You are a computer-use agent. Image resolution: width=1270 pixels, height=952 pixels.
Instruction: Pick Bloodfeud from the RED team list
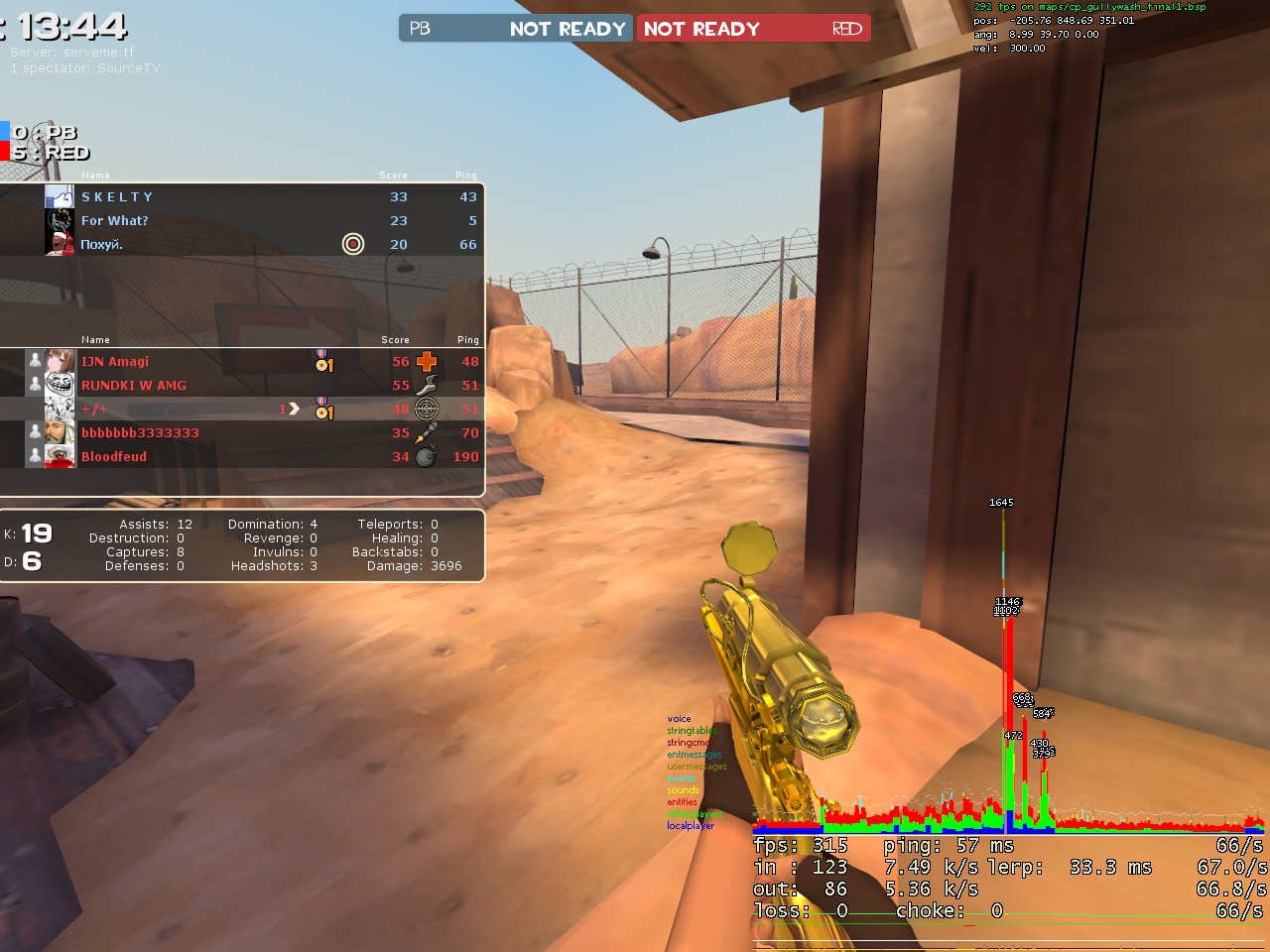[114, 457]
